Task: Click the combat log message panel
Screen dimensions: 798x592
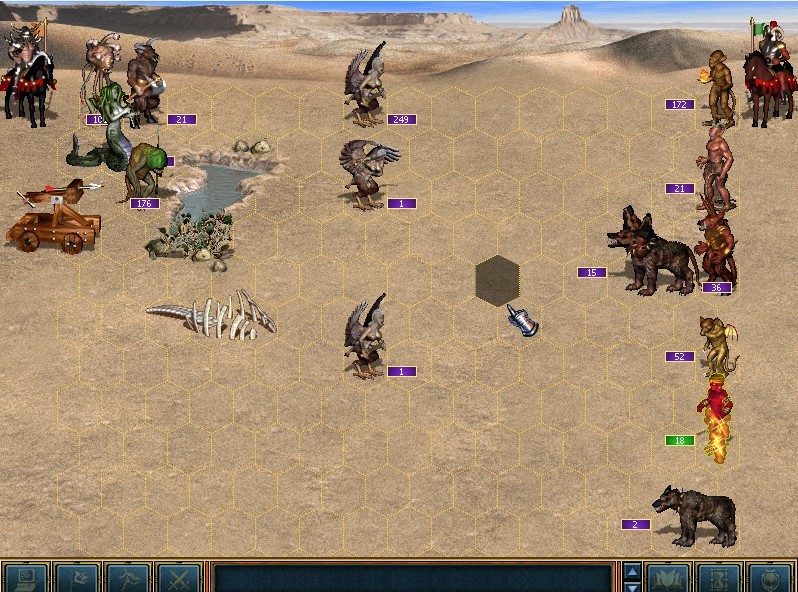Action: coord(412,578)
